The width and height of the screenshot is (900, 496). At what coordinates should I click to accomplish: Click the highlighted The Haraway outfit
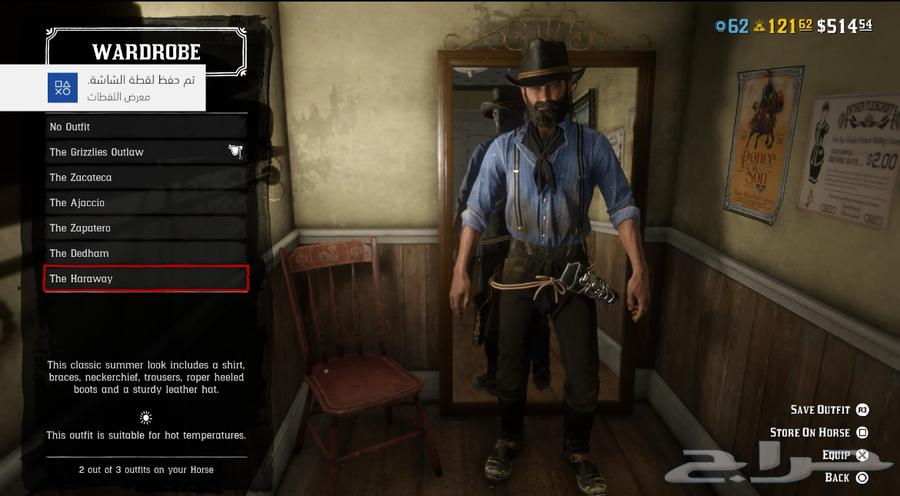pos(146,279)
